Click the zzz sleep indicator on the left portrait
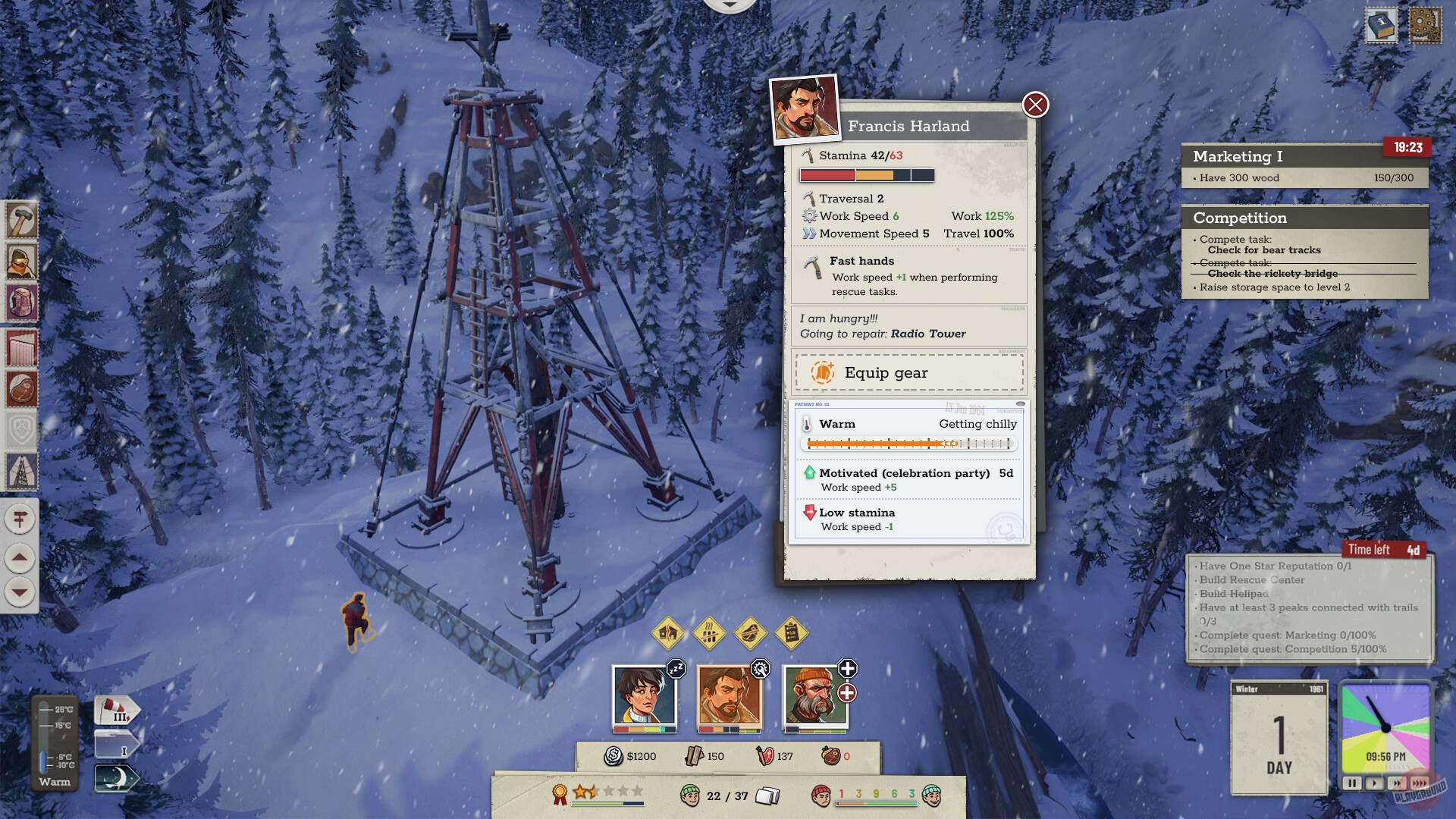The height and width of the screenshot is (819, 1456). point(677,669)
